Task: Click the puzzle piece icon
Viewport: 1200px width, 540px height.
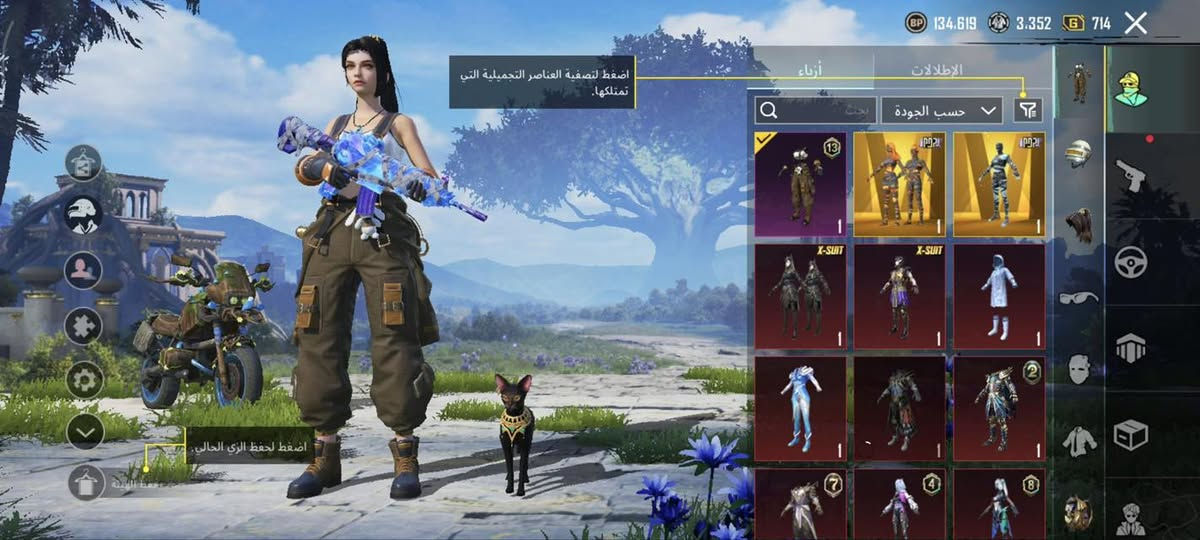Action: [85, 325]
